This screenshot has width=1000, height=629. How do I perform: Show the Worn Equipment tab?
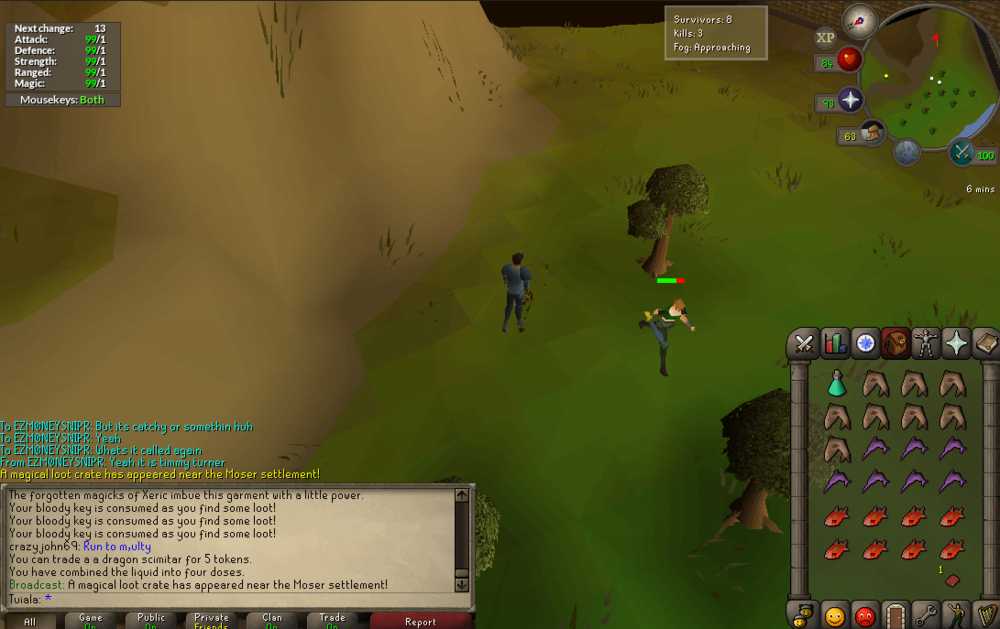(927, 344)
